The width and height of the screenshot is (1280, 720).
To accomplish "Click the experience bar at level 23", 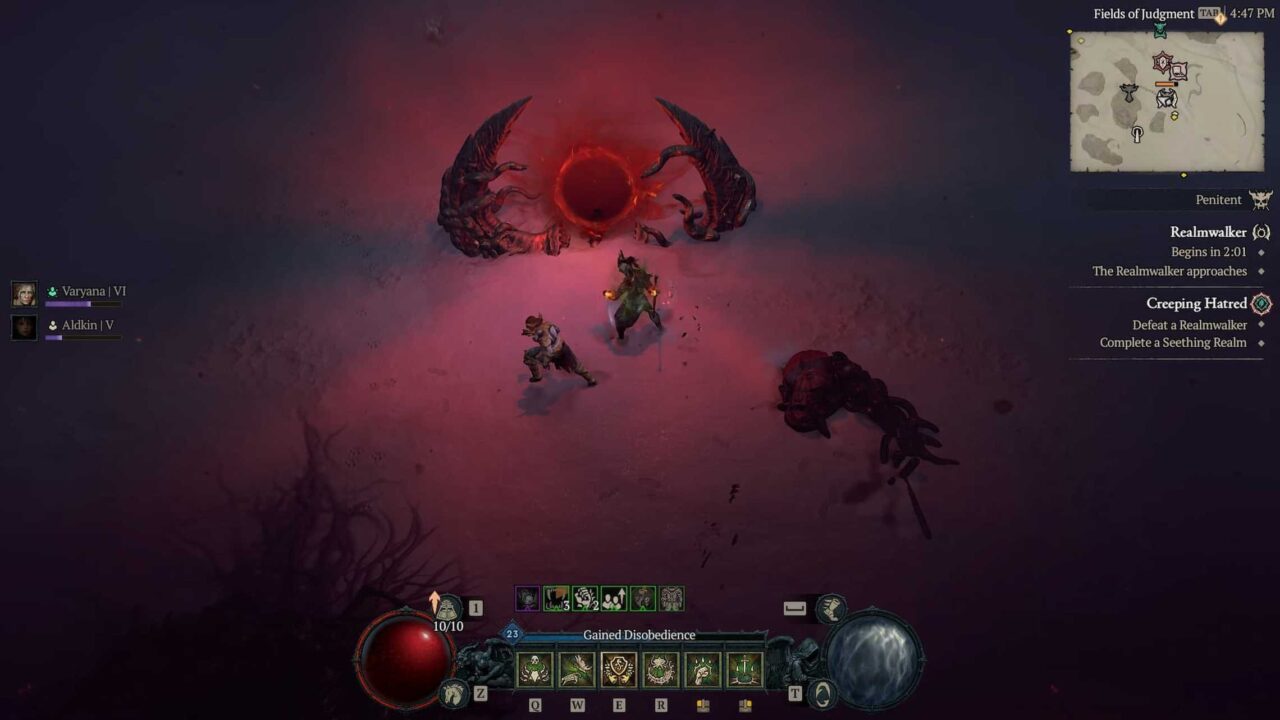I will [x=600, y=635].
